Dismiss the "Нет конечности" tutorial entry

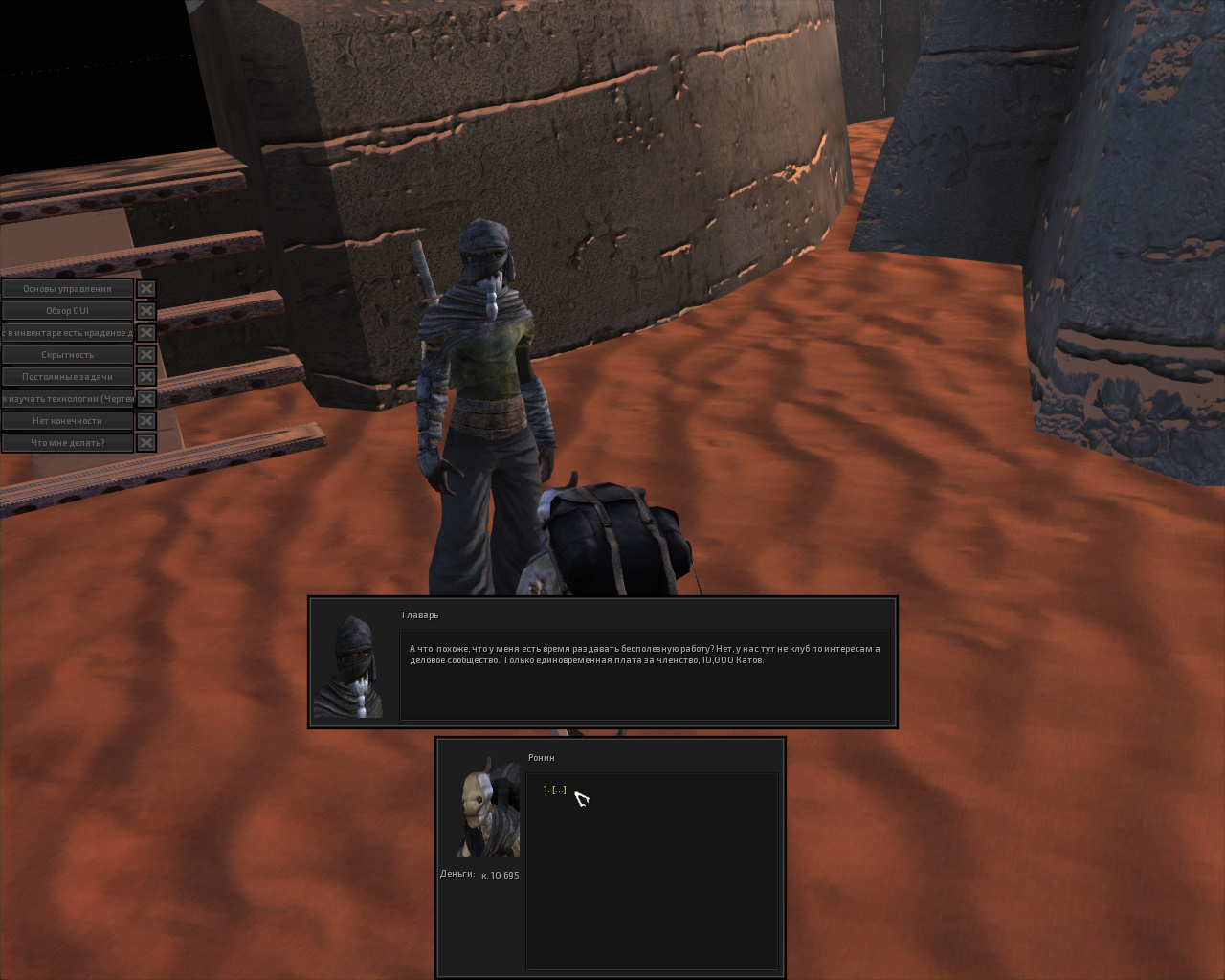pyautogui.click(x=145, y=421)
